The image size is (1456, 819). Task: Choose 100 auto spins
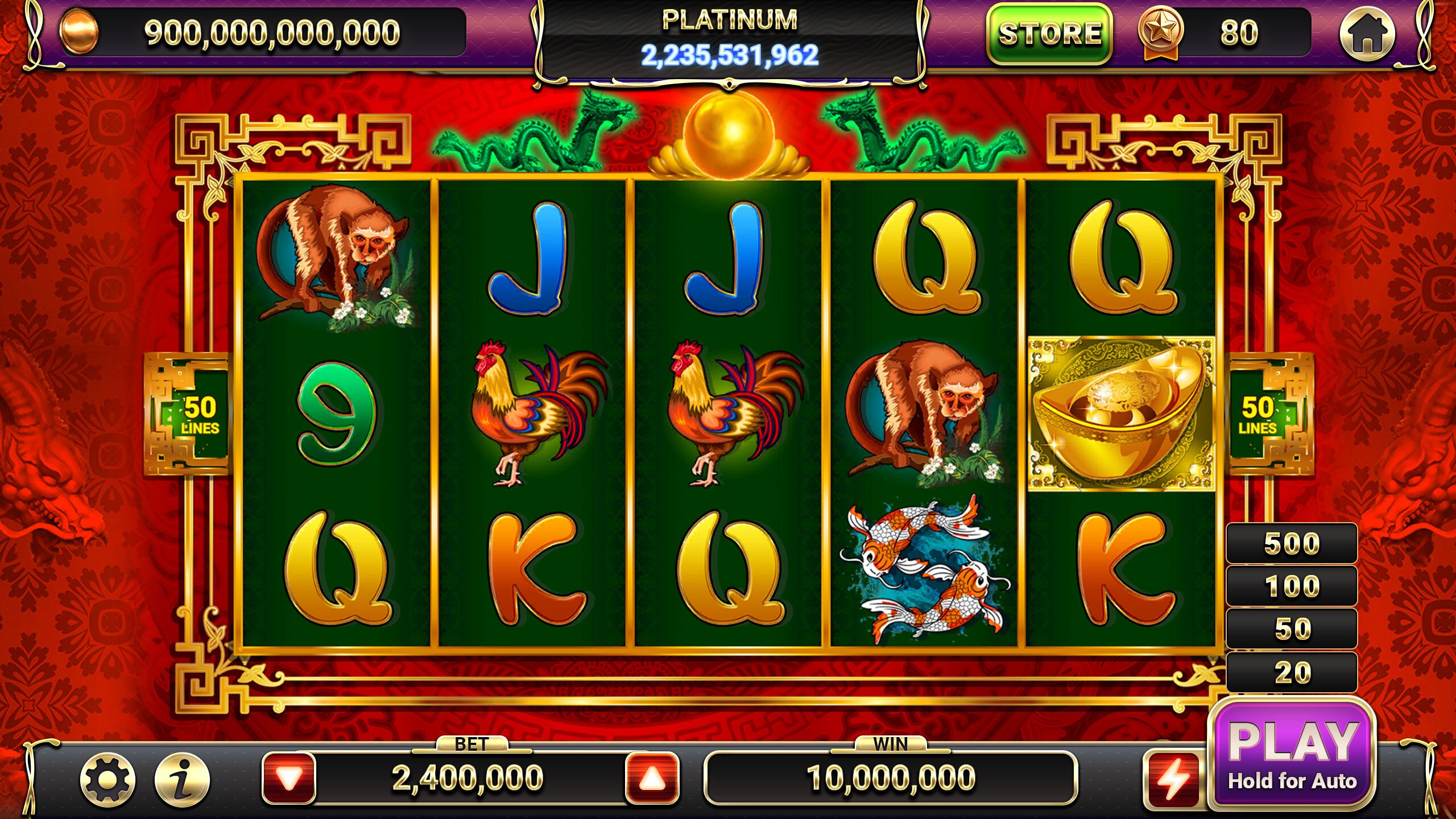point(1292,586)
